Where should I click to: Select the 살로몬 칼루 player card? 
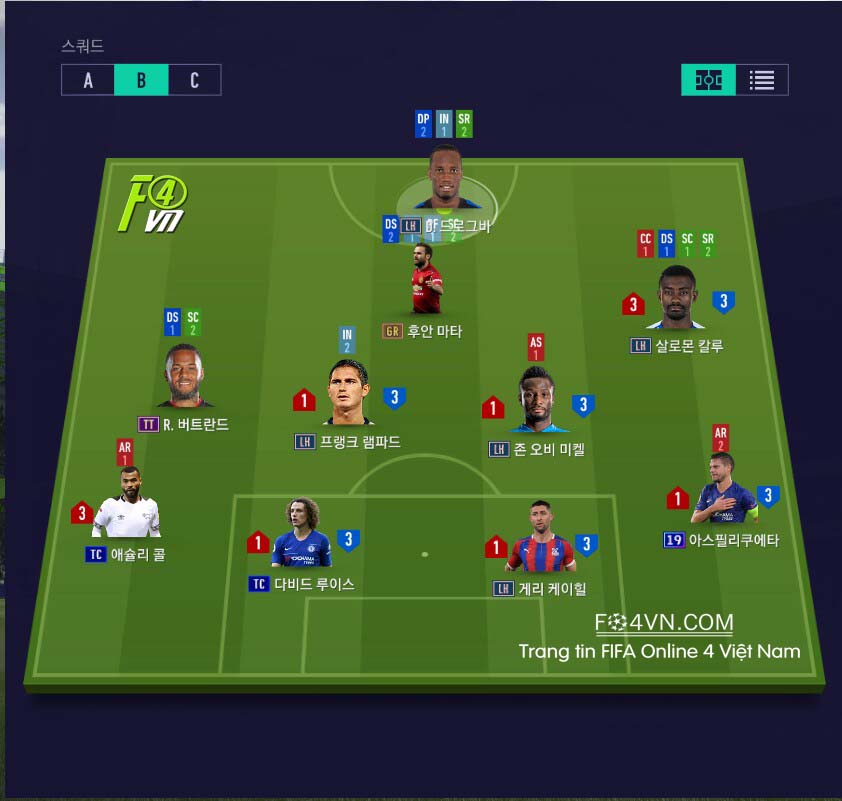(677, 297)
